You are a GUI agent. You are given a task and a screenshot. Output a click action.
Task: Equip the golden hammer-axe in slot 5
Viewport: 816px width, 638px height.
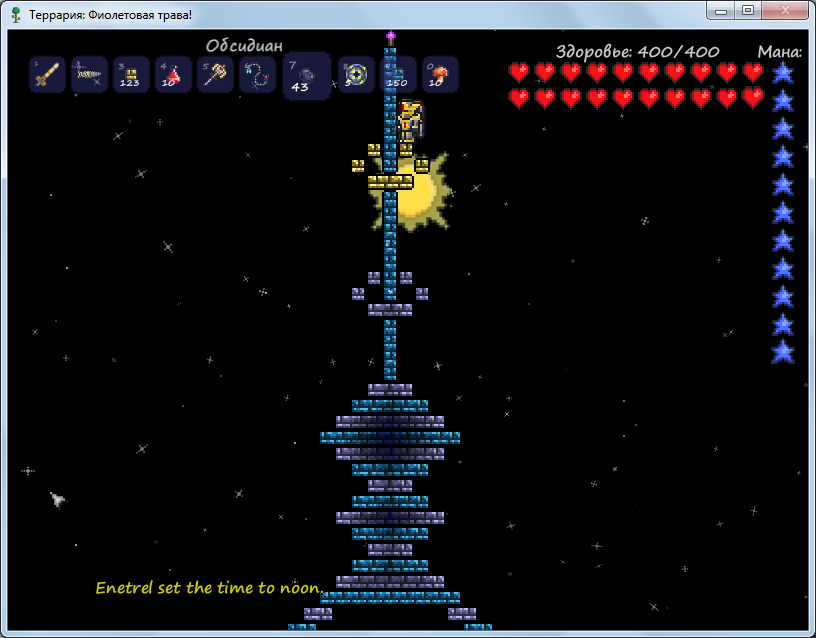tap(215, 75)
